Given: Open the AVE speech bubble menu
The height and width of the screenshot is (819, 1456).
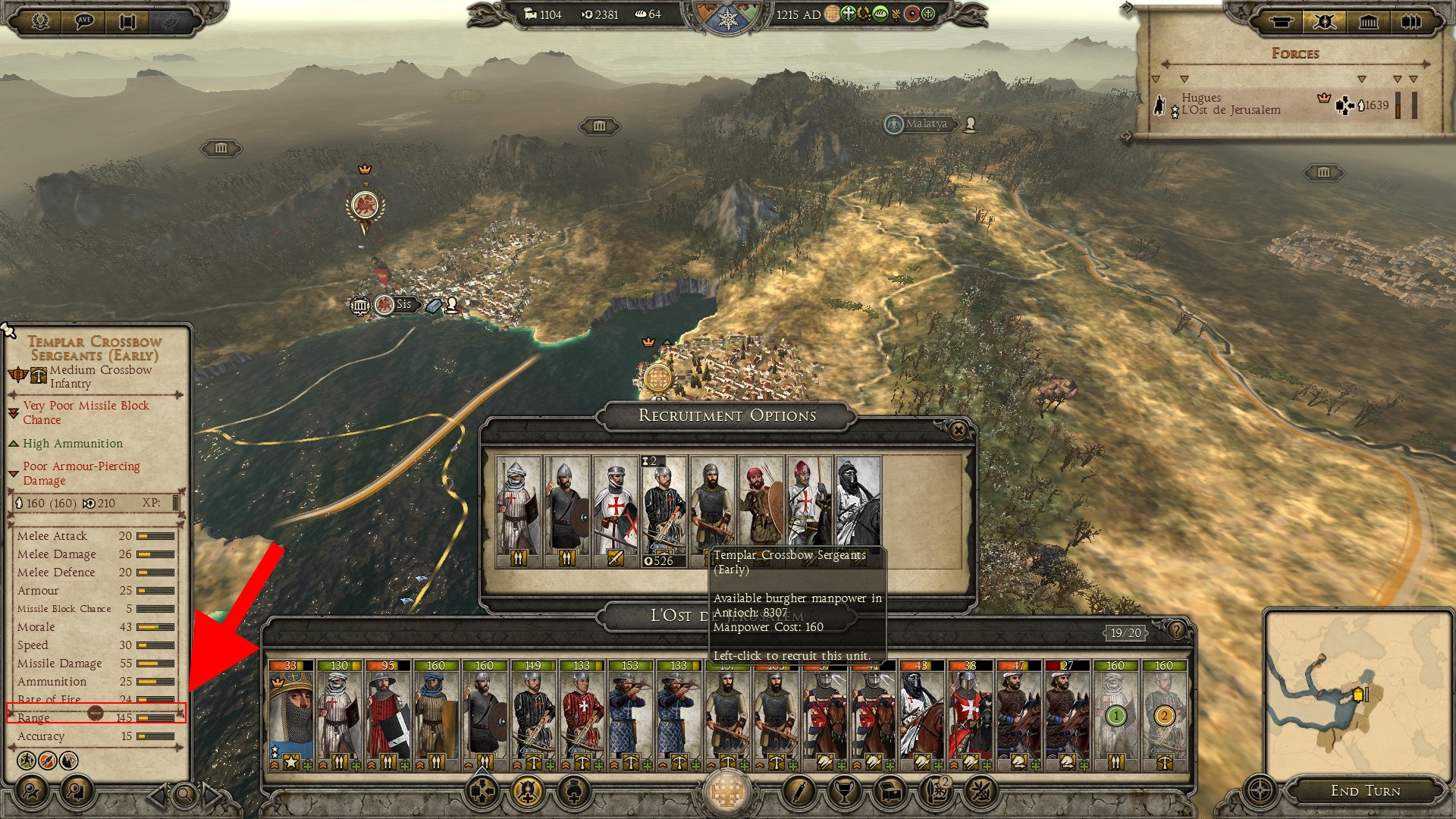Looking at the screenshot, I should (83, 20).
